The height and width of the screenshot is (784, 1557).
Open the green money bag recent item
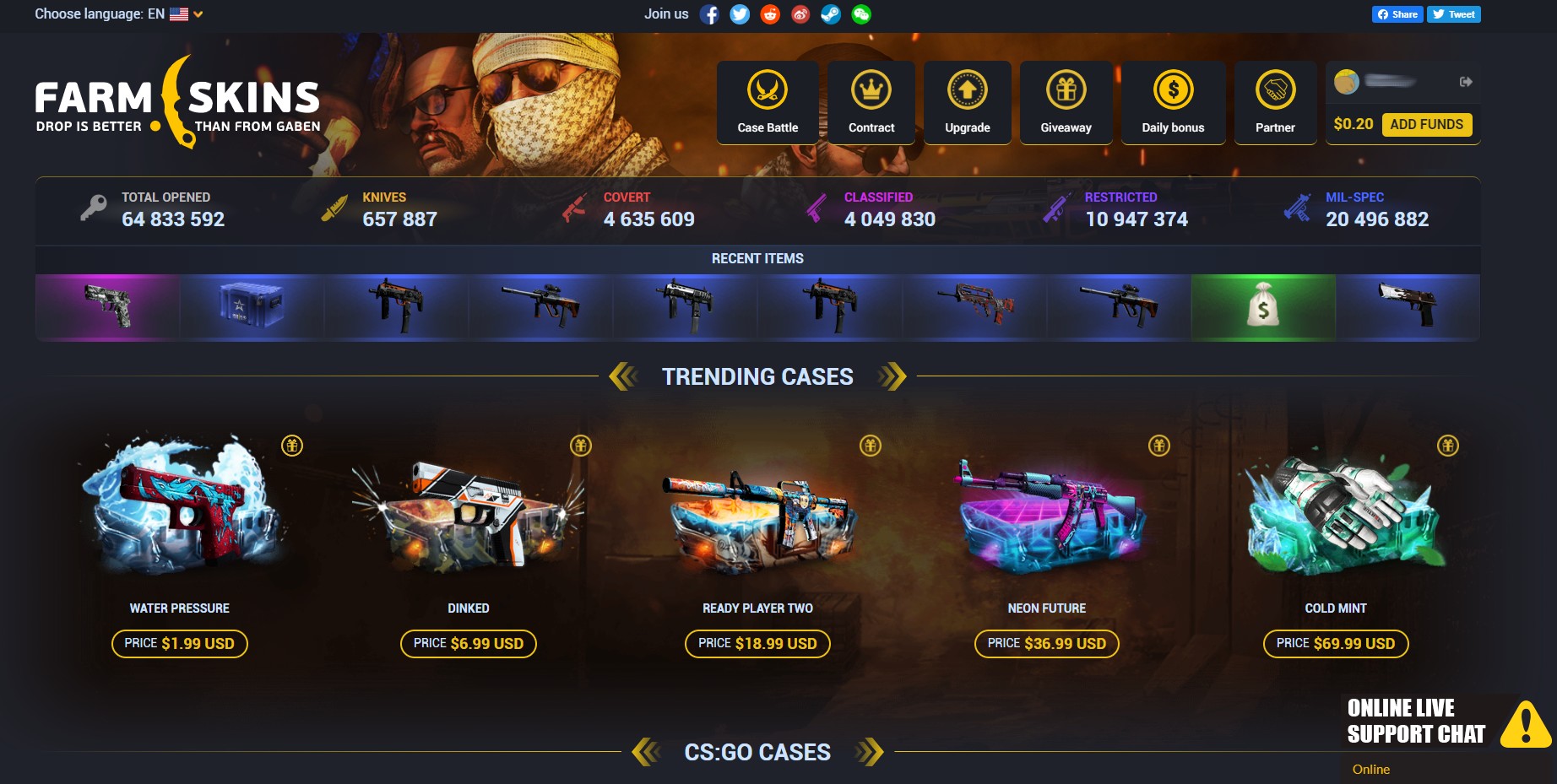(x=1262, y=307)
